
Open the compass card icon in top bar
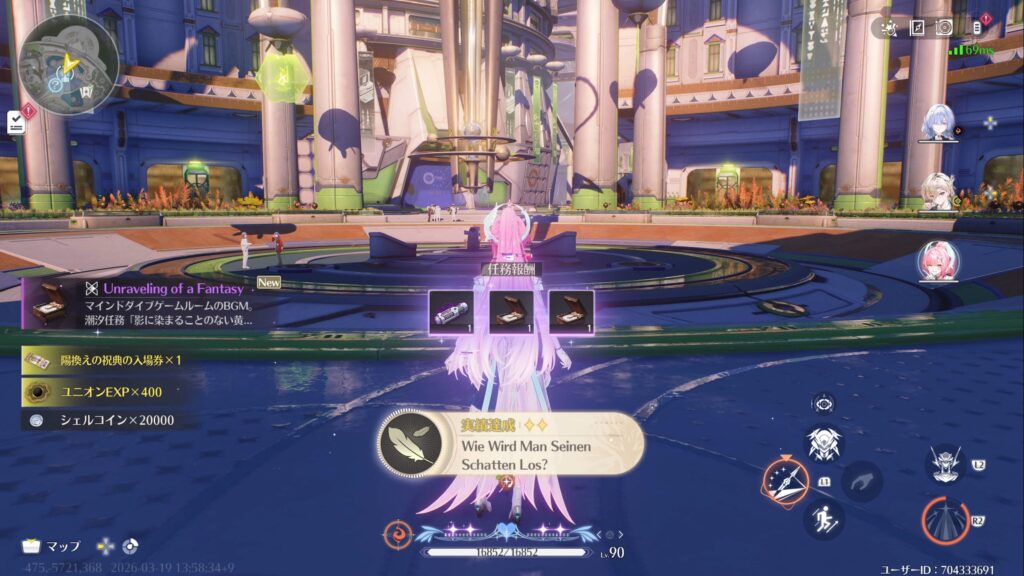[917, 27]
